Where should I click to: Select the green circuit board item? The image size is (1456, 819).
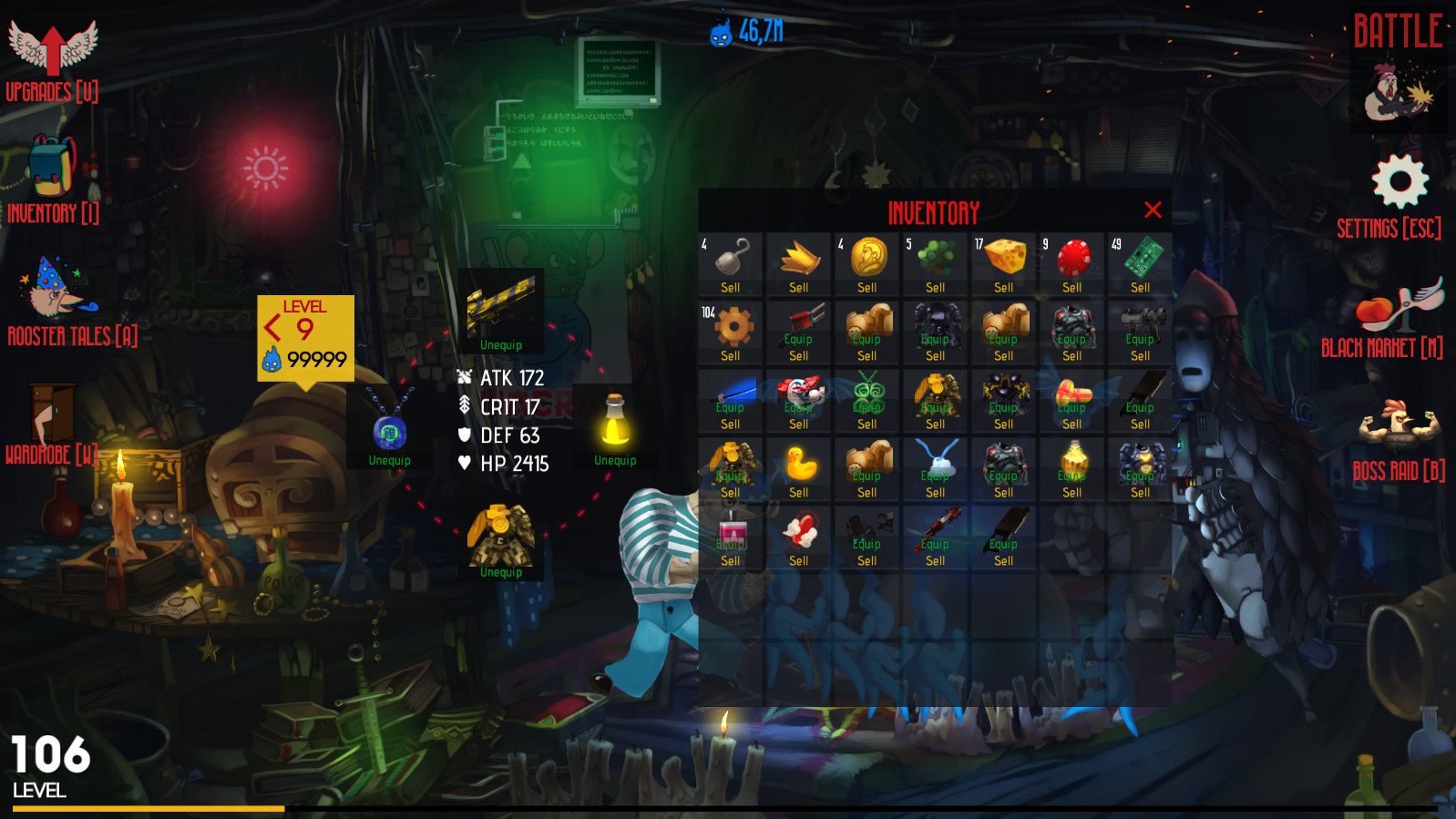[1140, 258]
